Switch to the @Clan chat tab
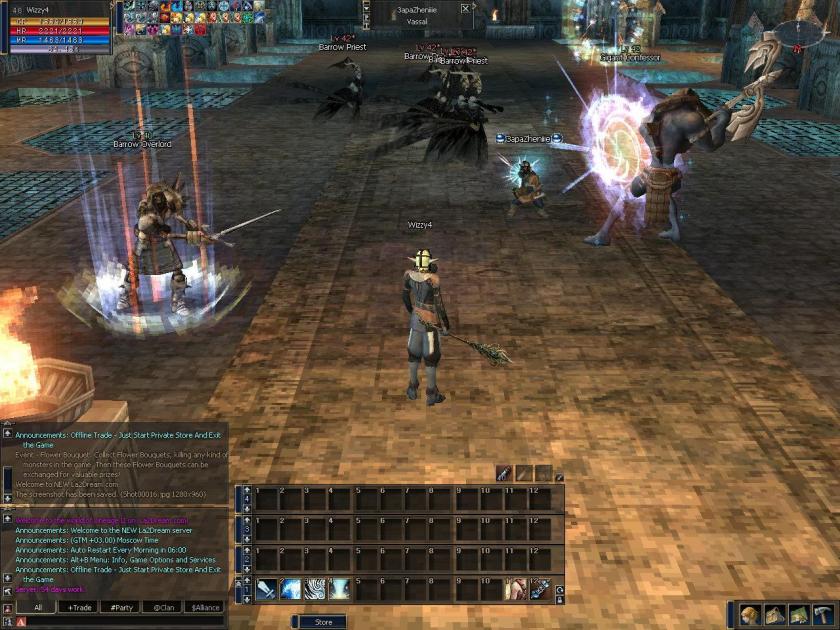 [164, 607]
